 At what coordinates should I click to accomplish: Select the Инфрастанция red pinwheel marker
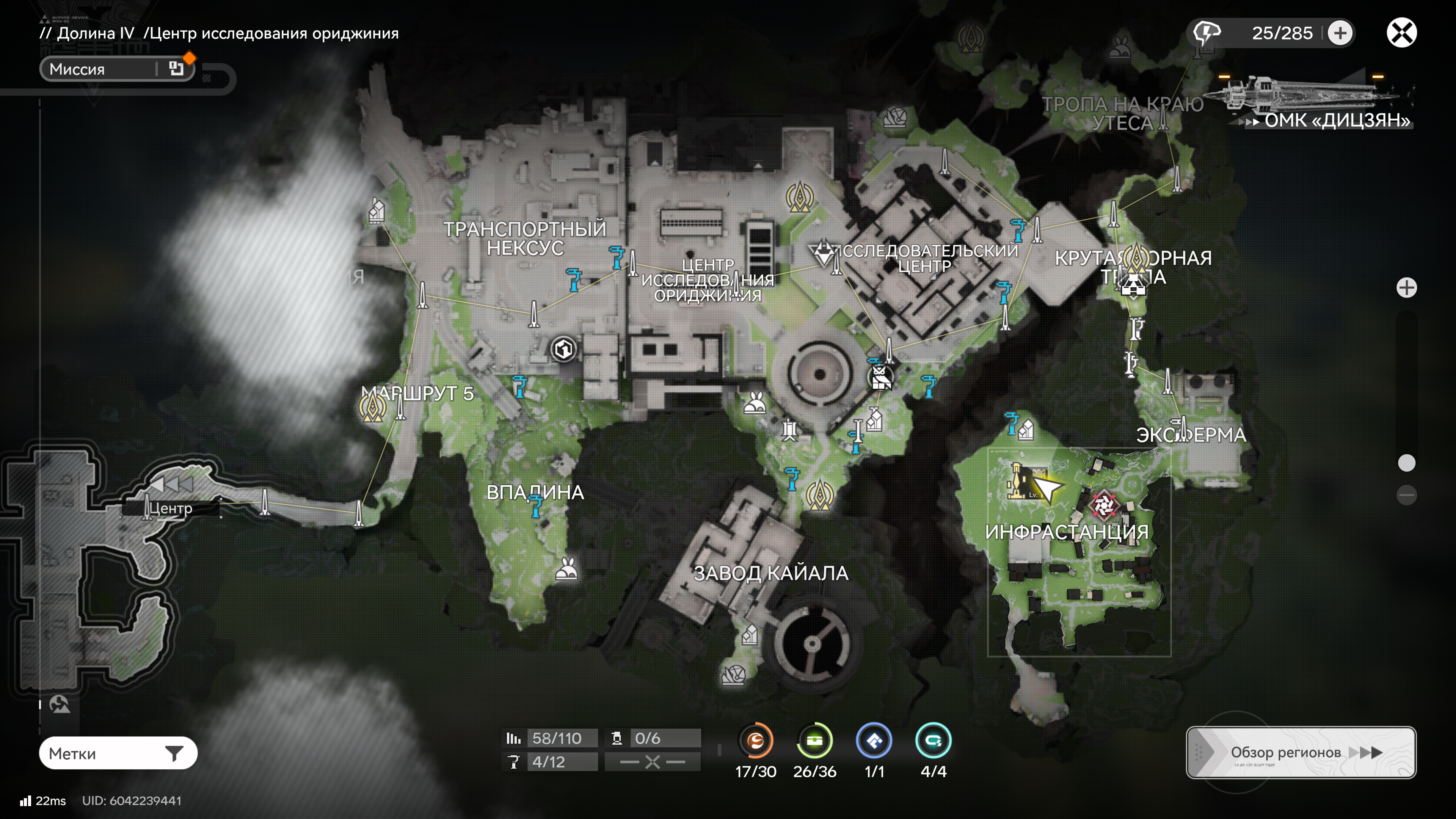[x=1103, y=505]
